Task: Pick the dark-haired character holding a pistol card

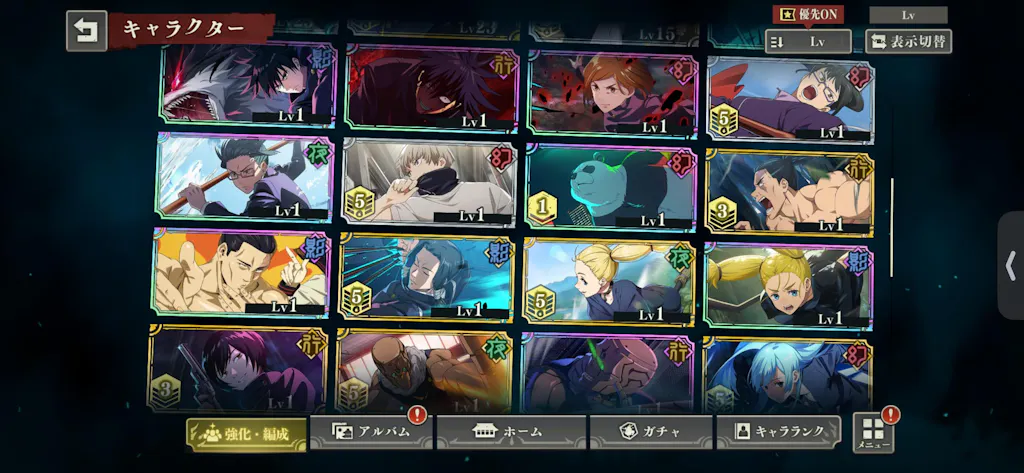Action: pos(238,370)
